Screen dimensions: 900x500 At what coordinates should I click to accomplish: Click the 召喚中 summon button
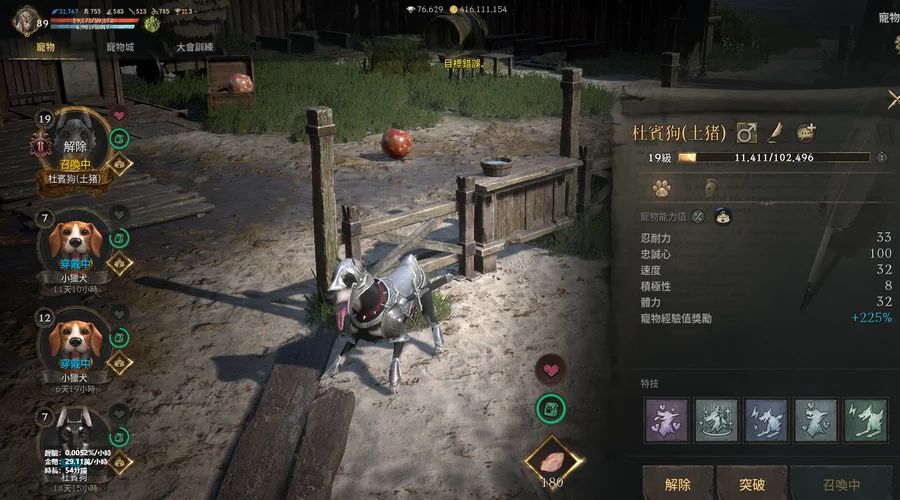click(x=841, y=485)
